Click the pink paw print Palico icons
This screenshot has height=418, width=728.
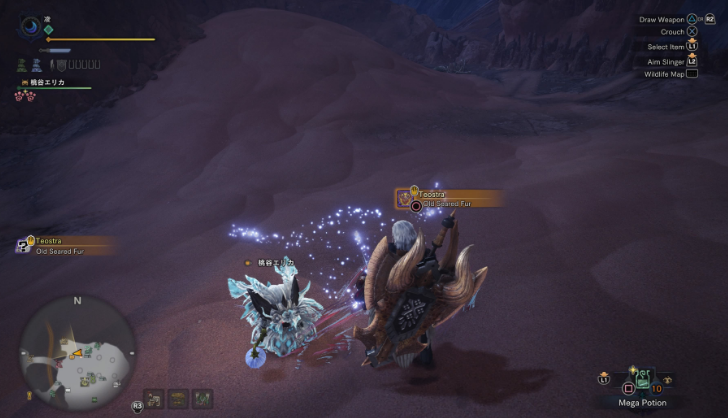(23, 96)
